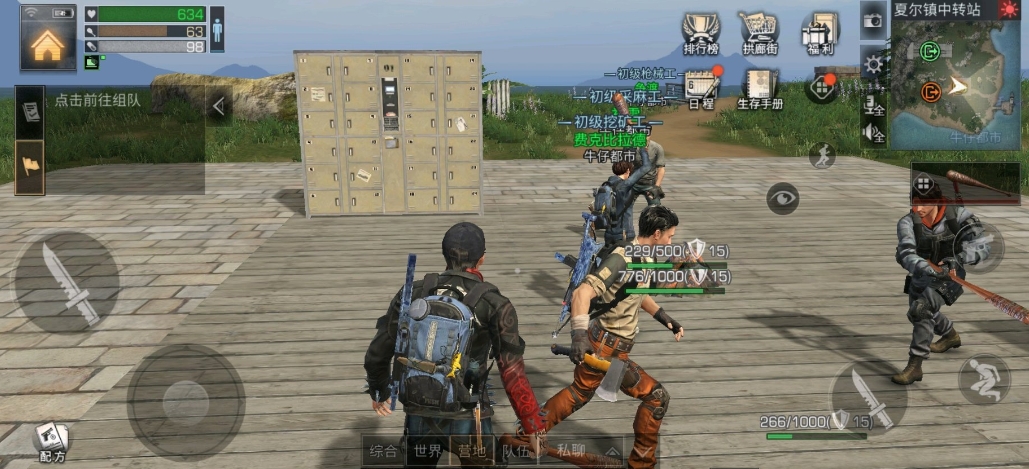Switch to the 世界 chat channel

(x=428, y=451)
